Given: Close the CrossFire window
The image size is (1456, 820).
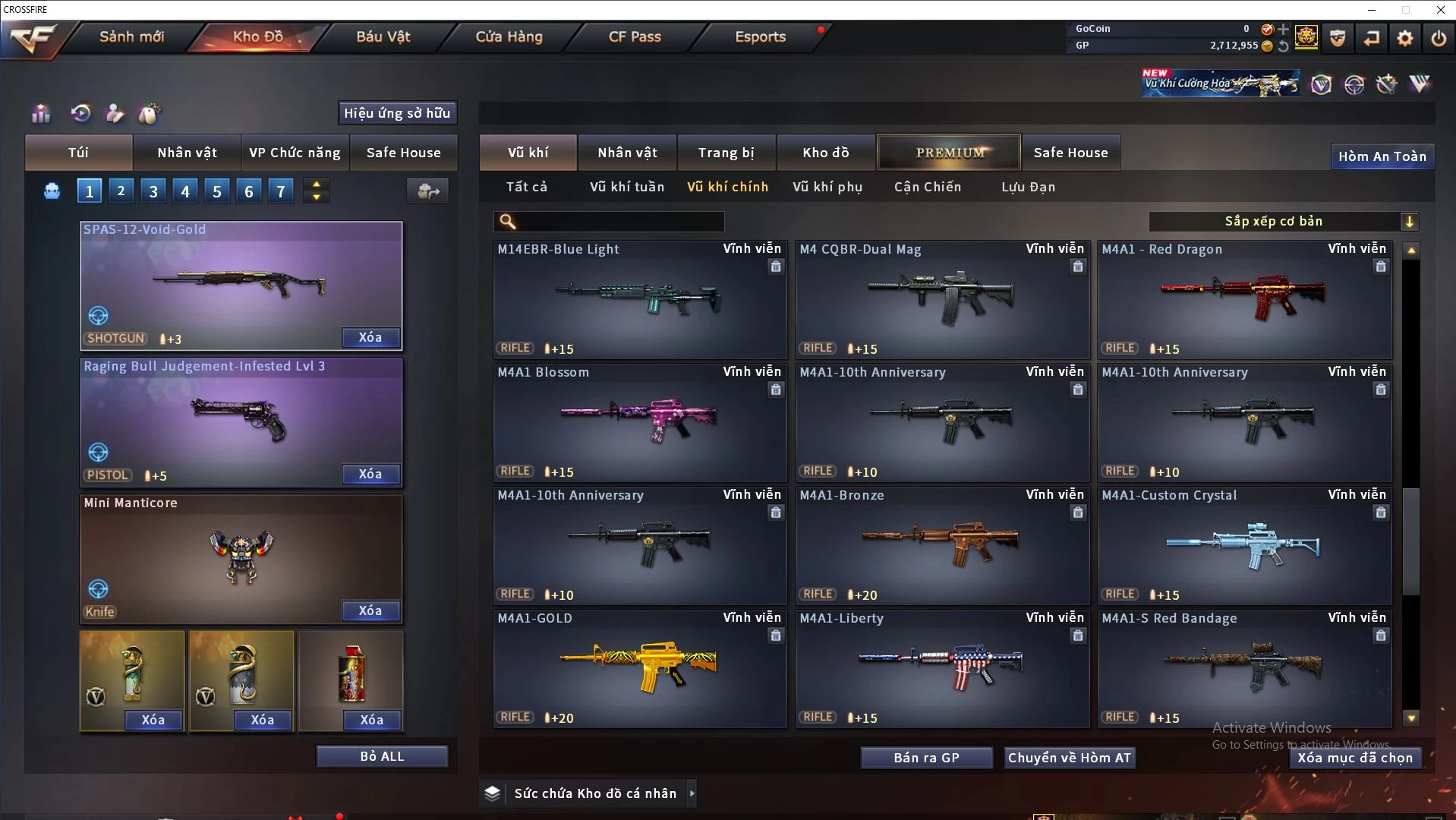Looking at the screenshot, I should click(x=1440, y=10).
